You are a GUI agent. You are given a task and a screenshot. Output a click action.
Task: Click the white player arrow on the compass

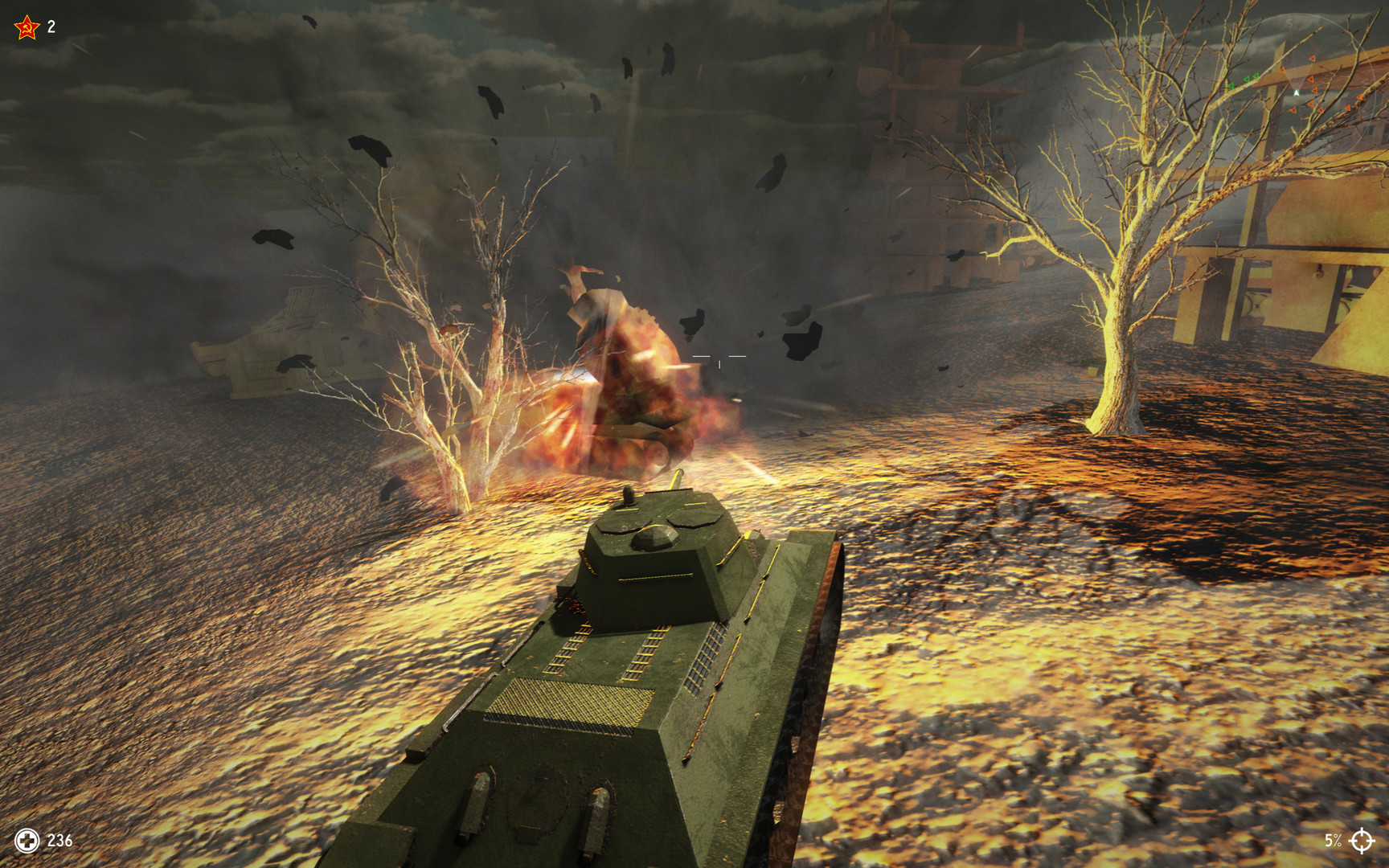tap(1297, 92)
